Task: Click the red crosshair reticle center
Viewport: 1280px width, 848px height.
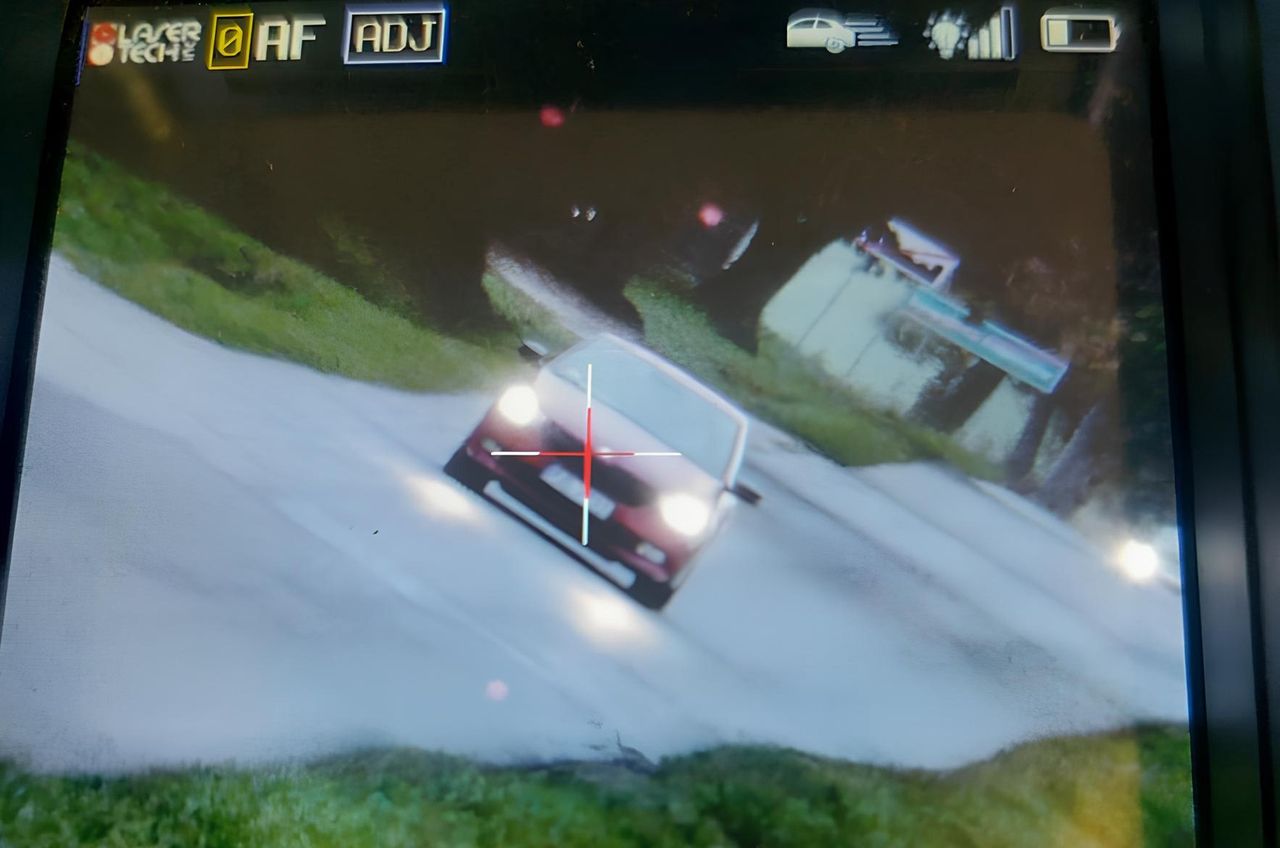Action: tap(588, 455)
